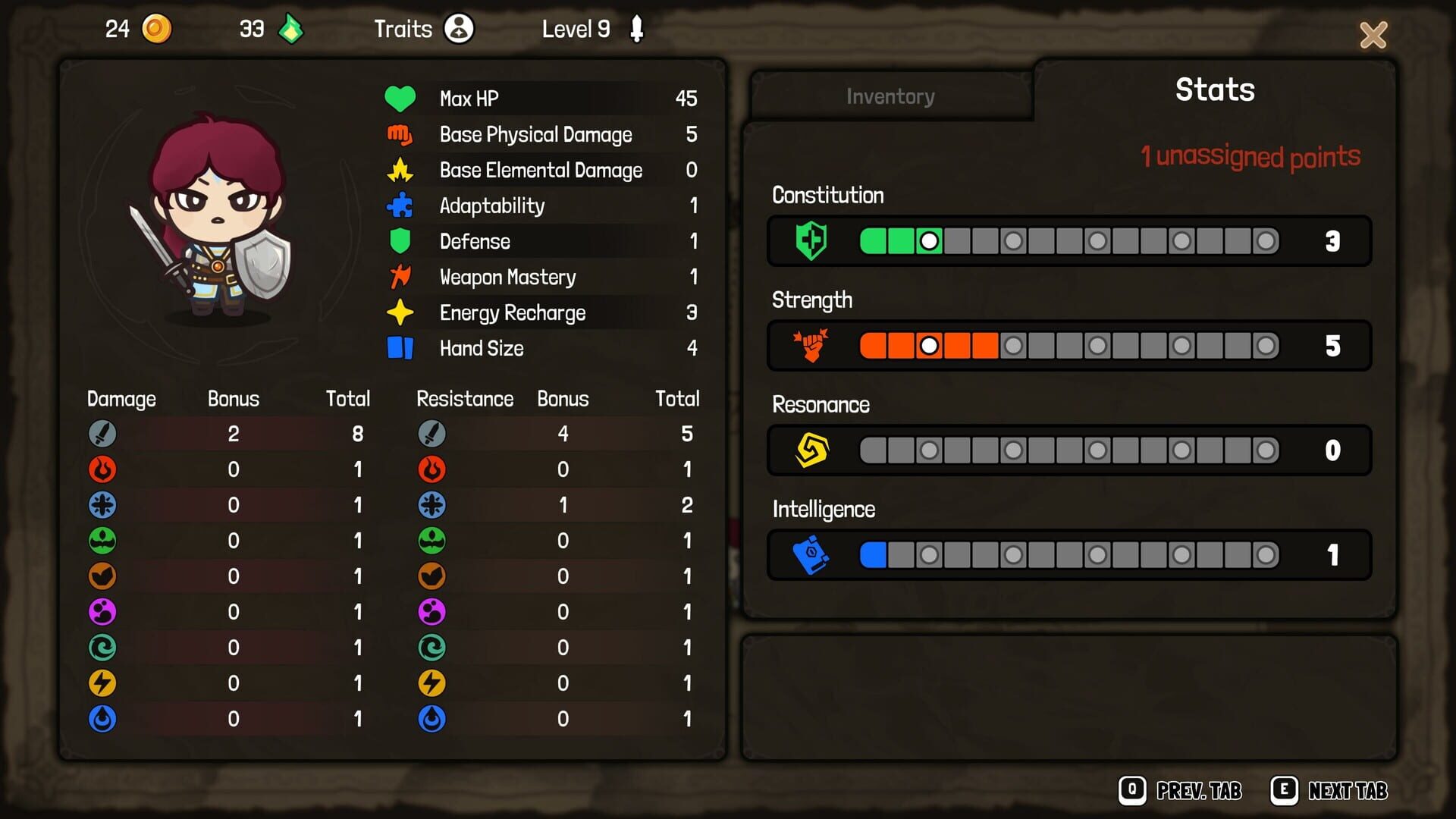Select the Resonance yellow swirl icon
This screenshot has width=1456, height=819.
point(811,450)
